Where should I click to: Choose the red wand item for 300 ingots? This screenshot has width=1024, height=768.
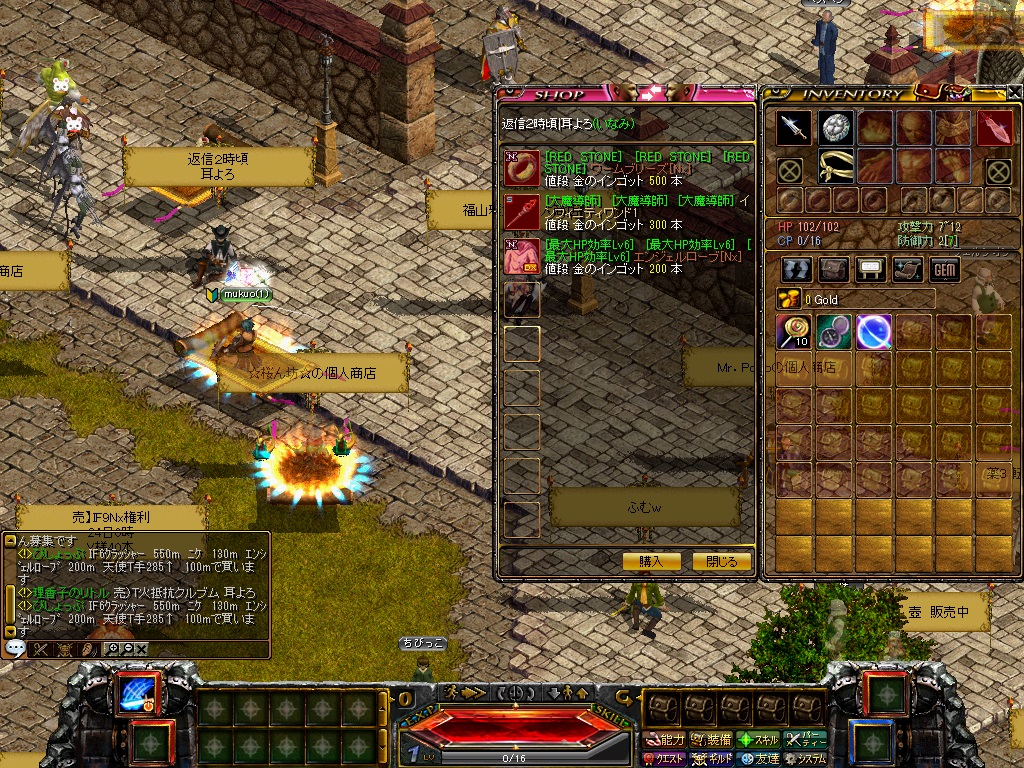522,212
